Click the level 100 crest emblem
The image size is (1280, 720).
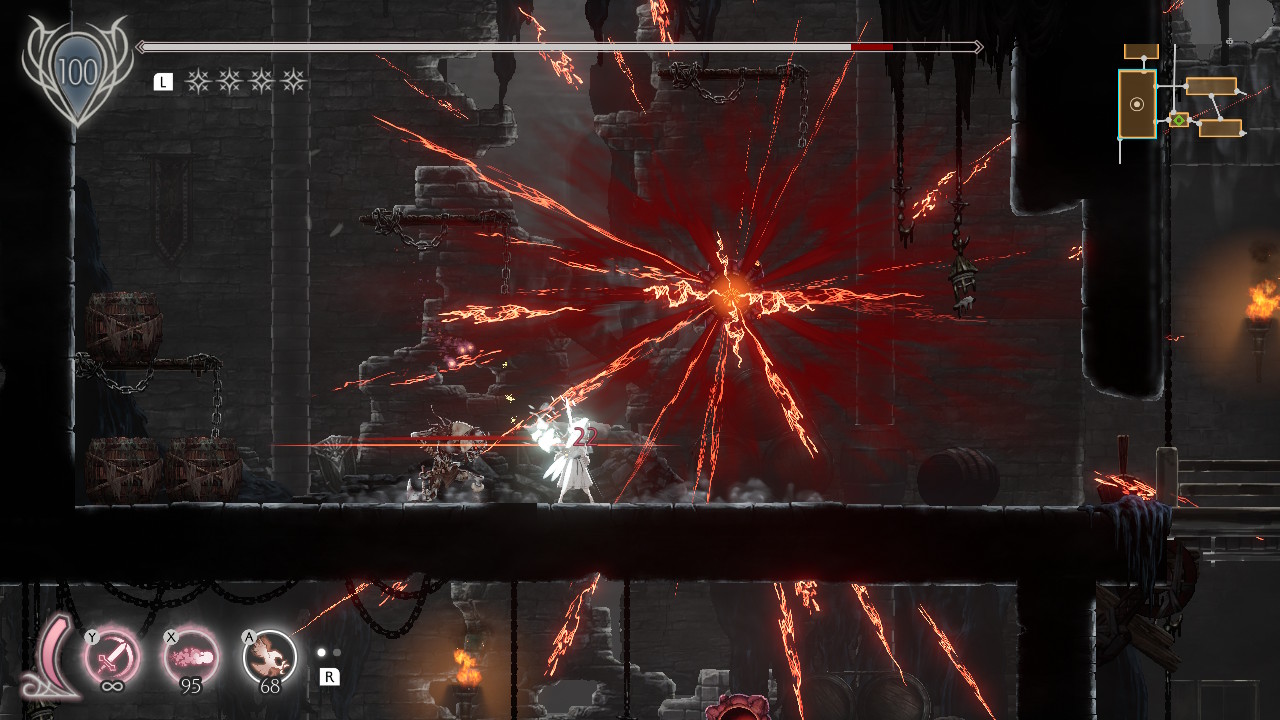76,72
